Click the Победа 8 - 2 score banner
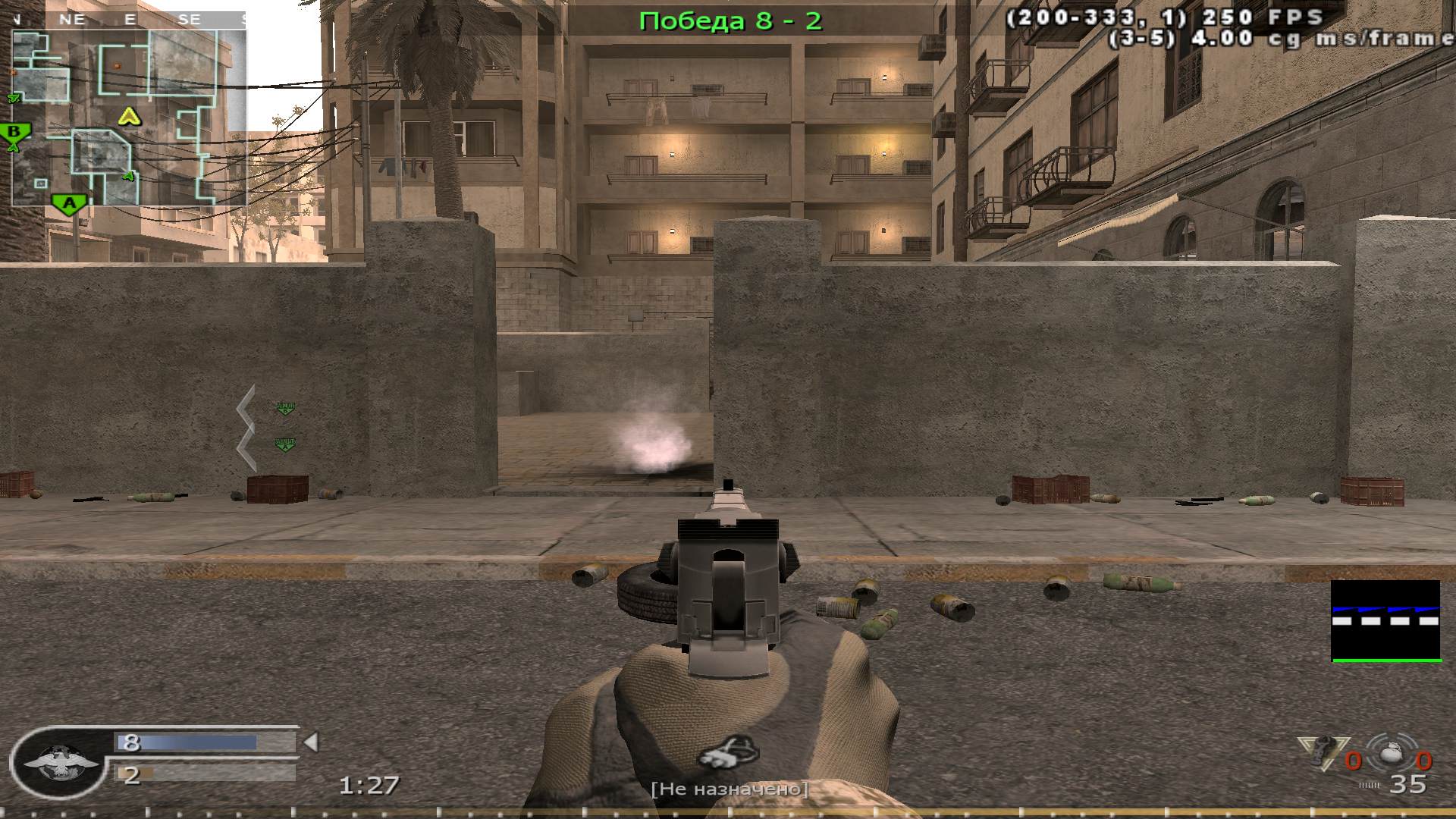The width and height of the screenshot is (1456, 819). pyautogui.click(x=730, y=20)
